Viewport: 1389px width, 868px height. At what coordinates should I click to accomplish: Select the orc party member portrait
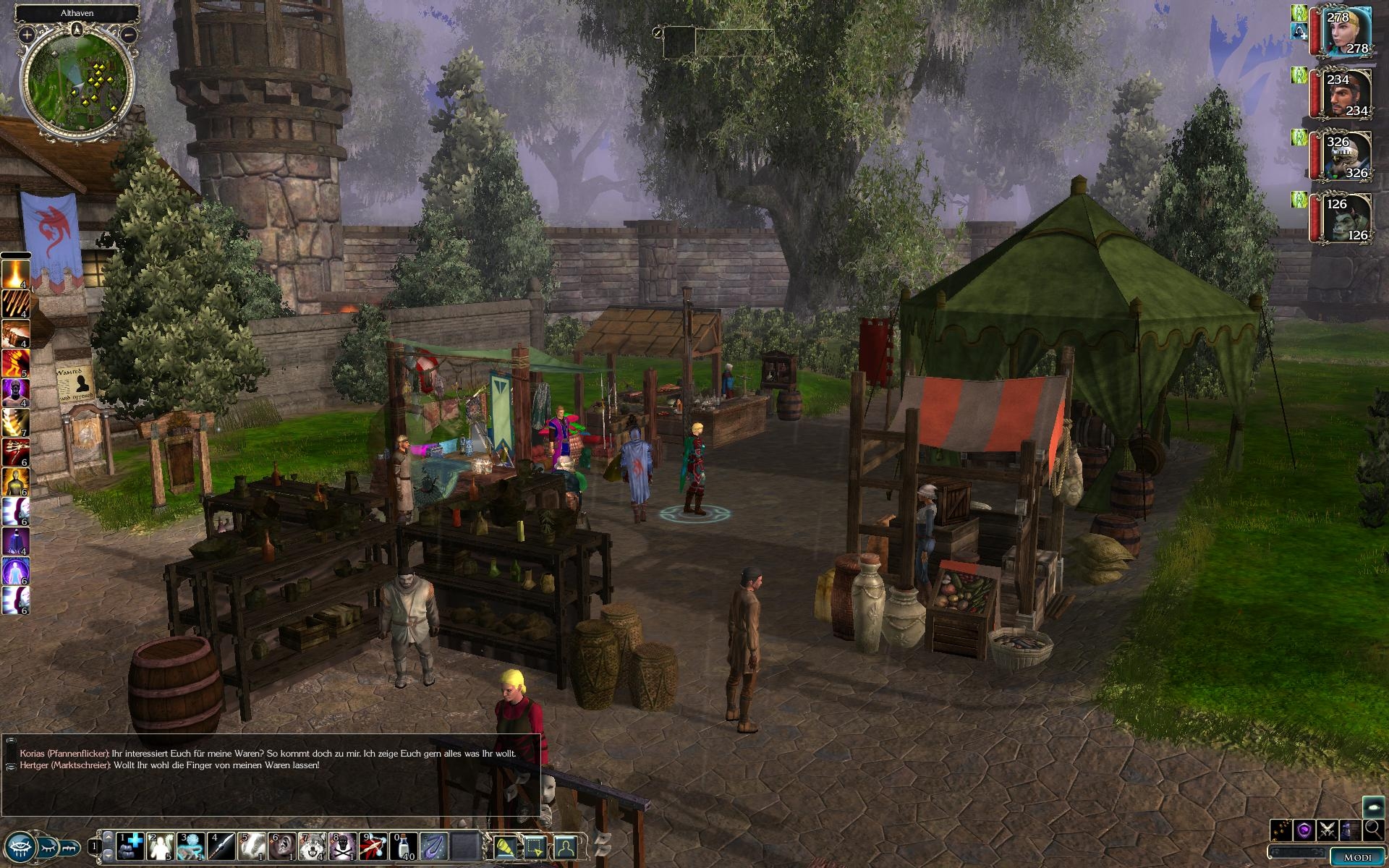point(1348,218)
